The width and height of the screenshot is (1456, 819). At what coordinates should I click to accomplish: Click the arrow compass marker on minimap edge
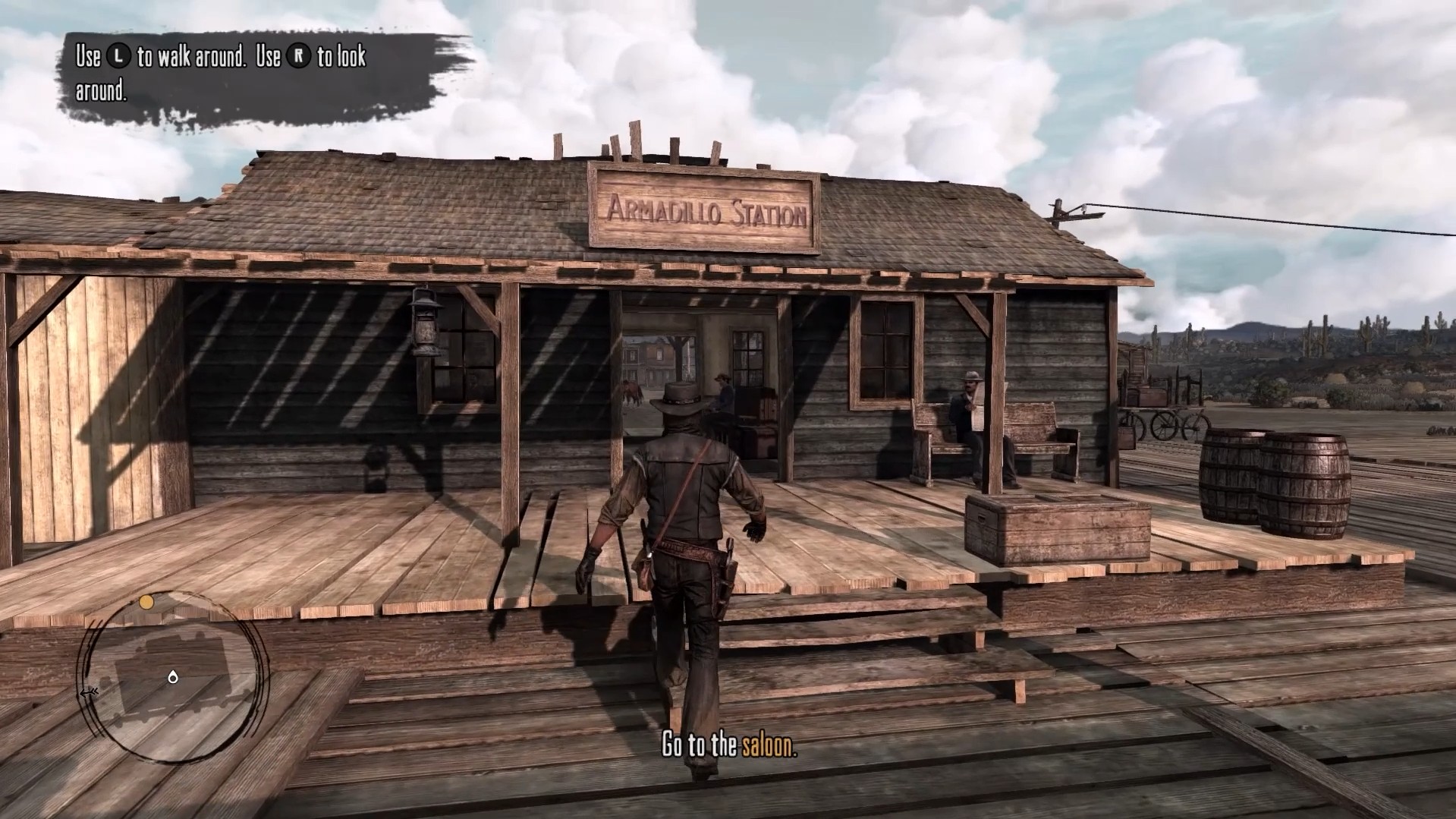click(x=89, y=692)
